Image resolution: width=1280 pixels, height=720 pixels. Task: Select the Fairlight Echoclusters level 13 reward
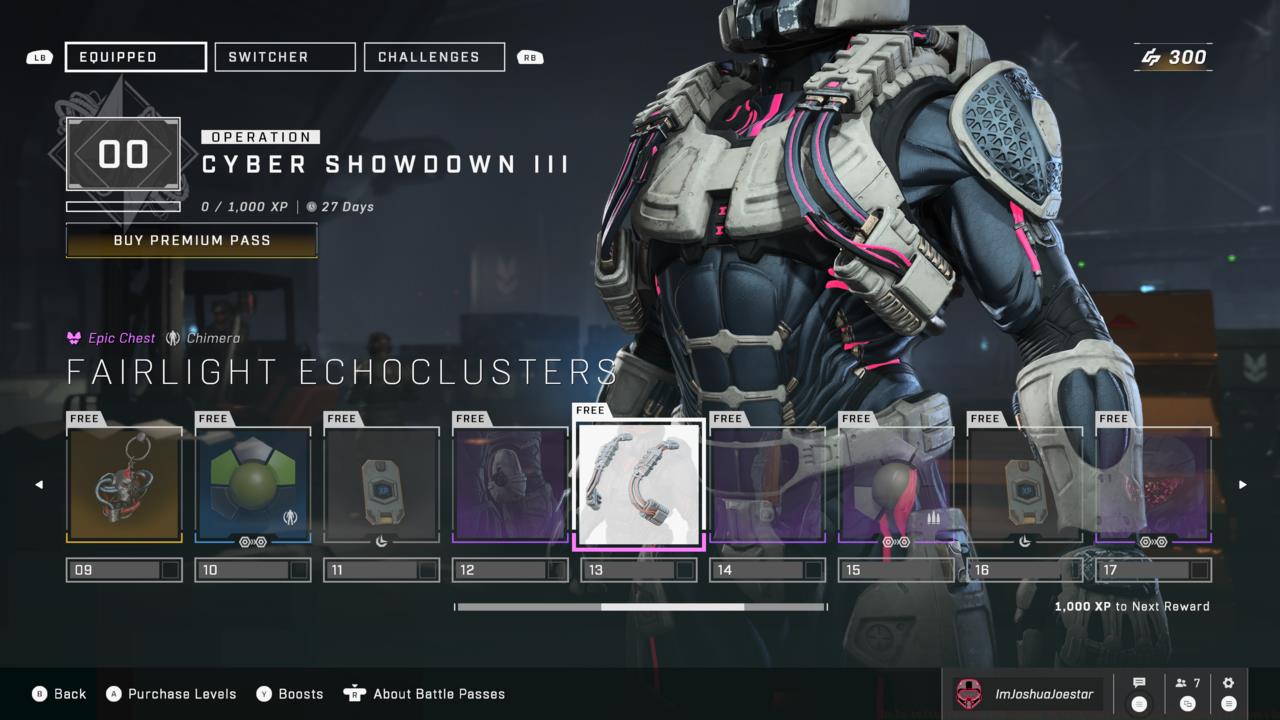(x=640, y=485)
